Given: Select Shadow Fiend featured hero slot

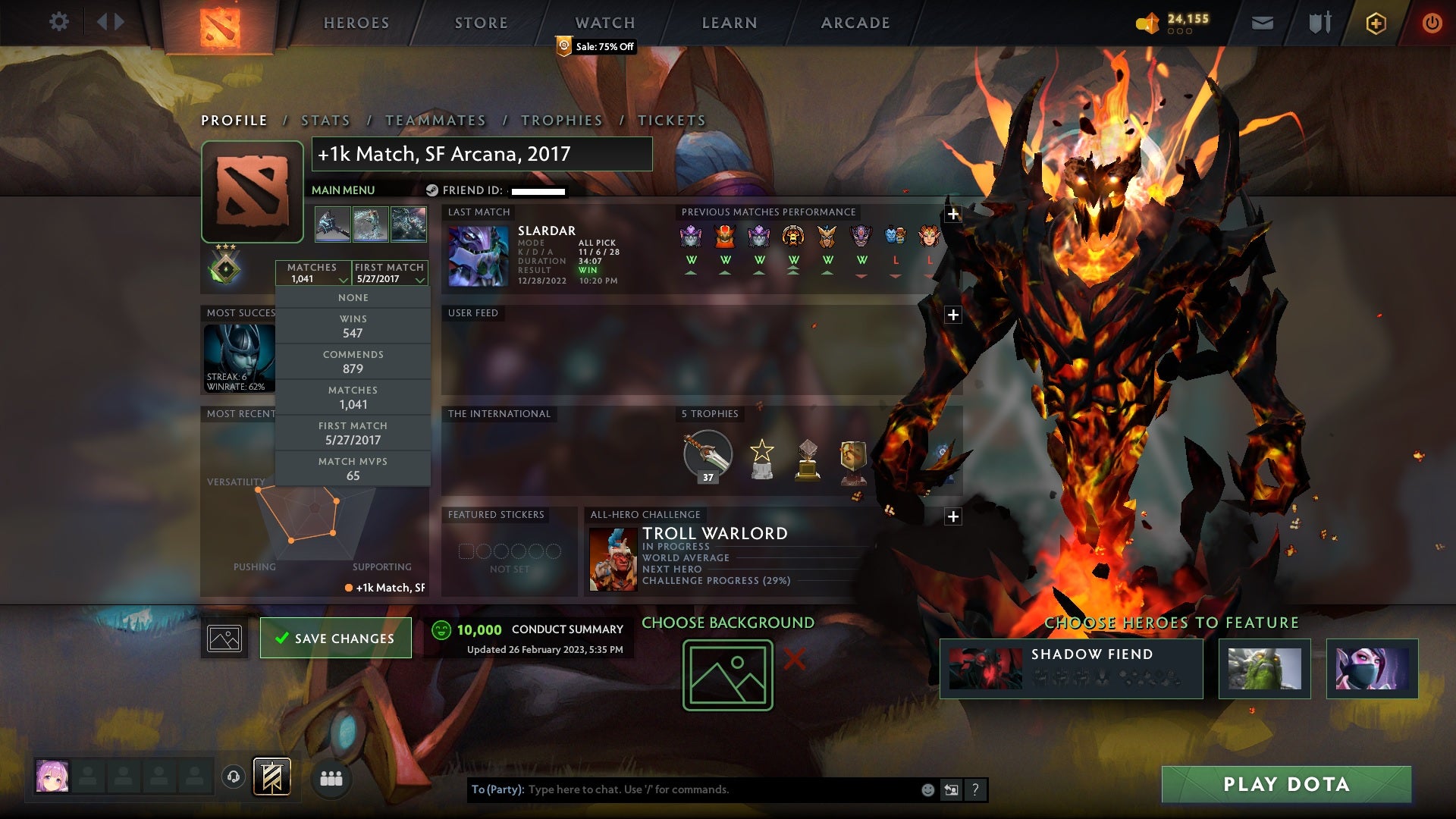Looking at the screenshot, I should click(1071, 668).
